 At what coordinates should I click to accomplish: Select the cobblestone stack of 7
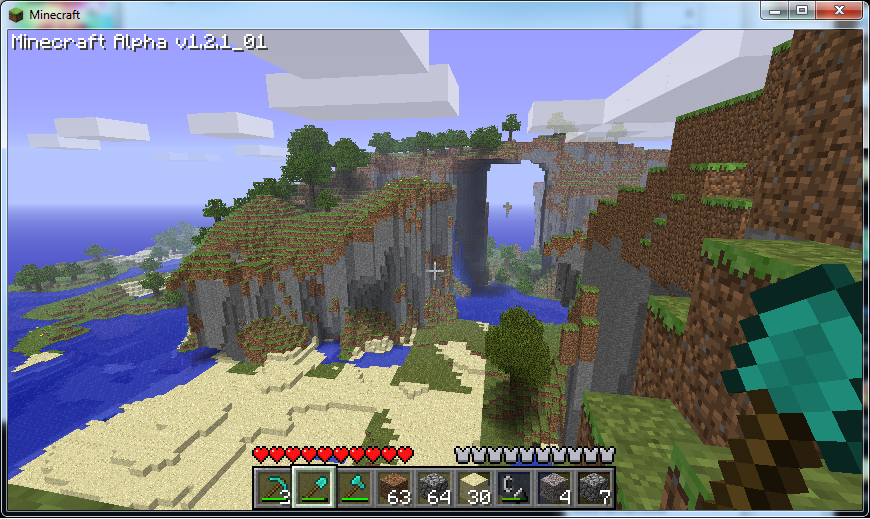(x=593, y=487)
